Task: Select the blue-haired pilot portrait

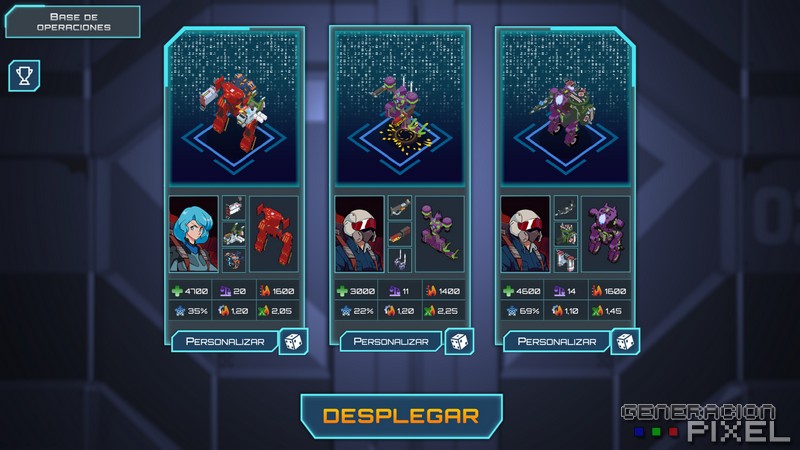Action: [193, 234]
